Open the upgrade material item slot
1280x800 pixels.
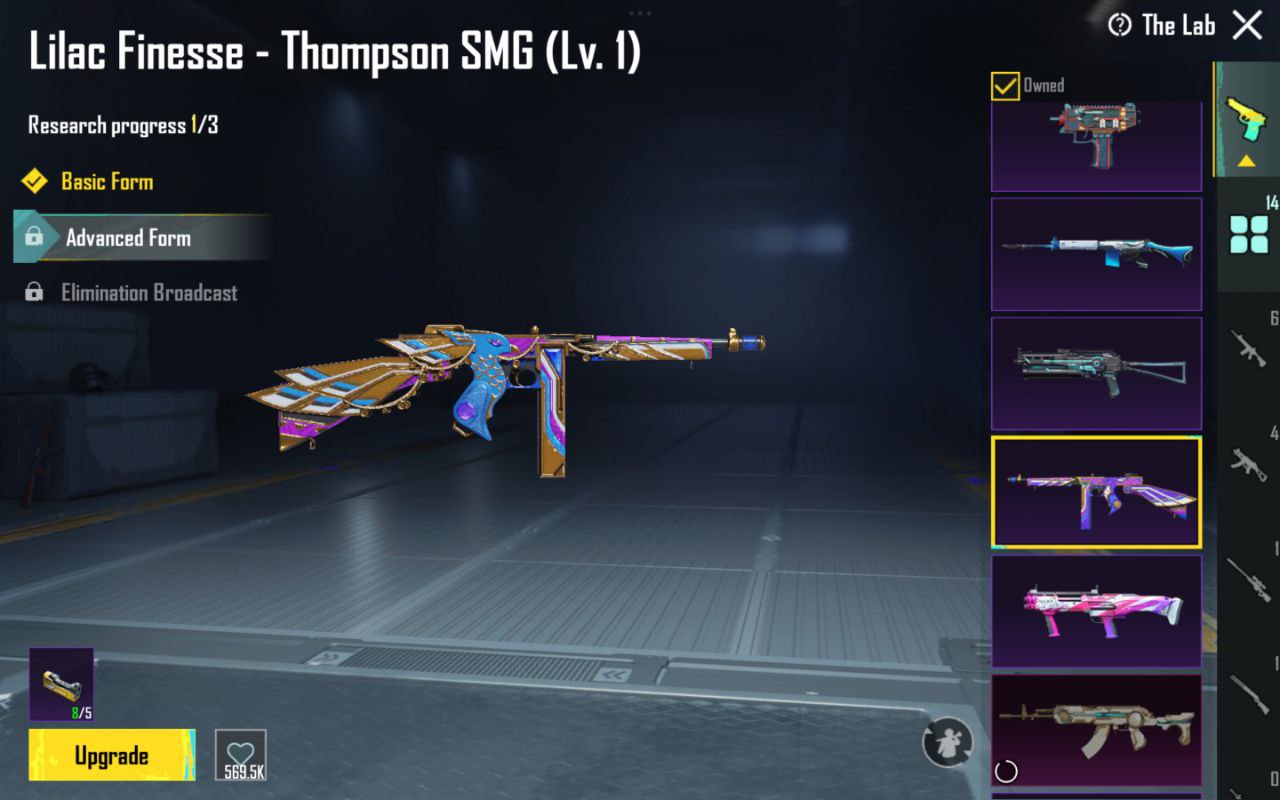point(61,684)
